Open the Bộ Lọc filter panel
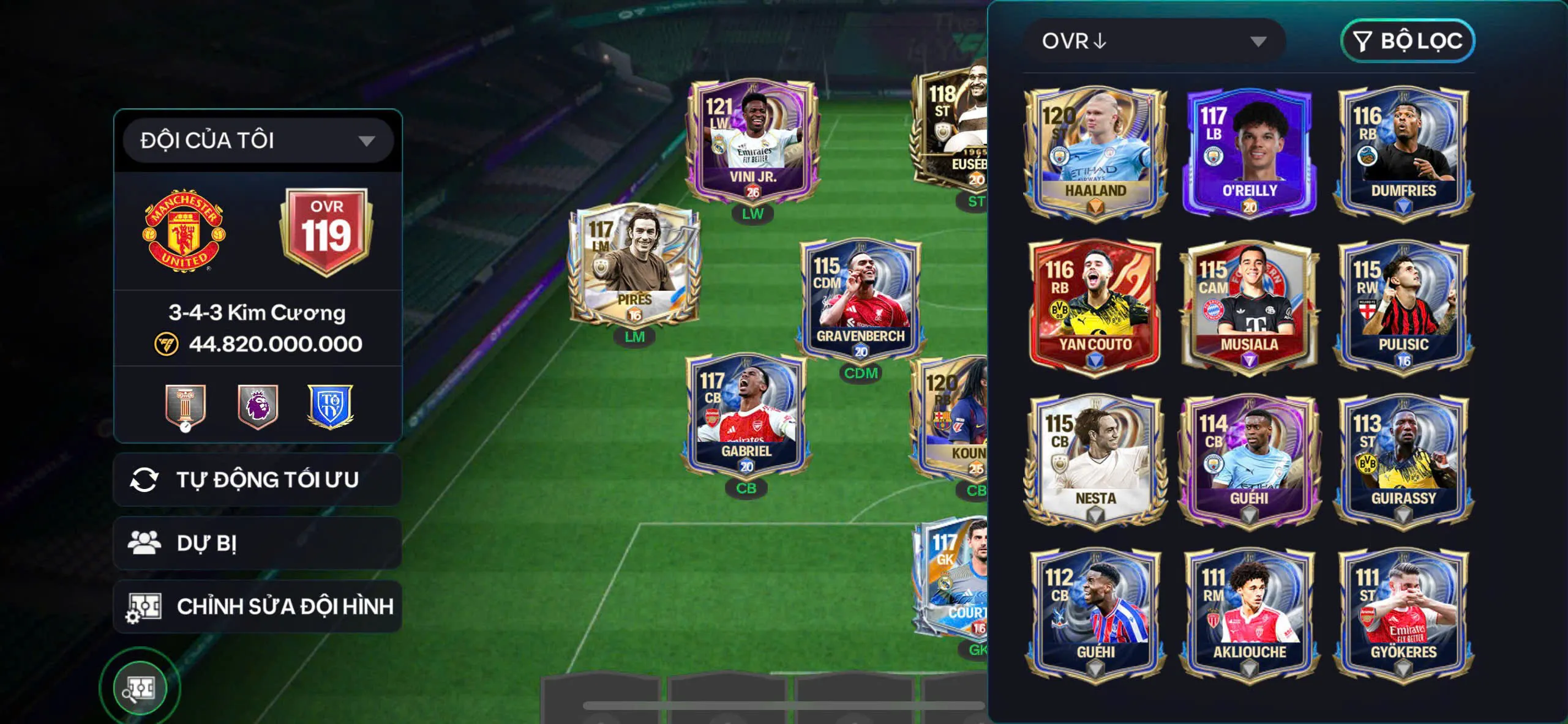This screenshot has height=724, width=1568. click(x=1408, y=41)
